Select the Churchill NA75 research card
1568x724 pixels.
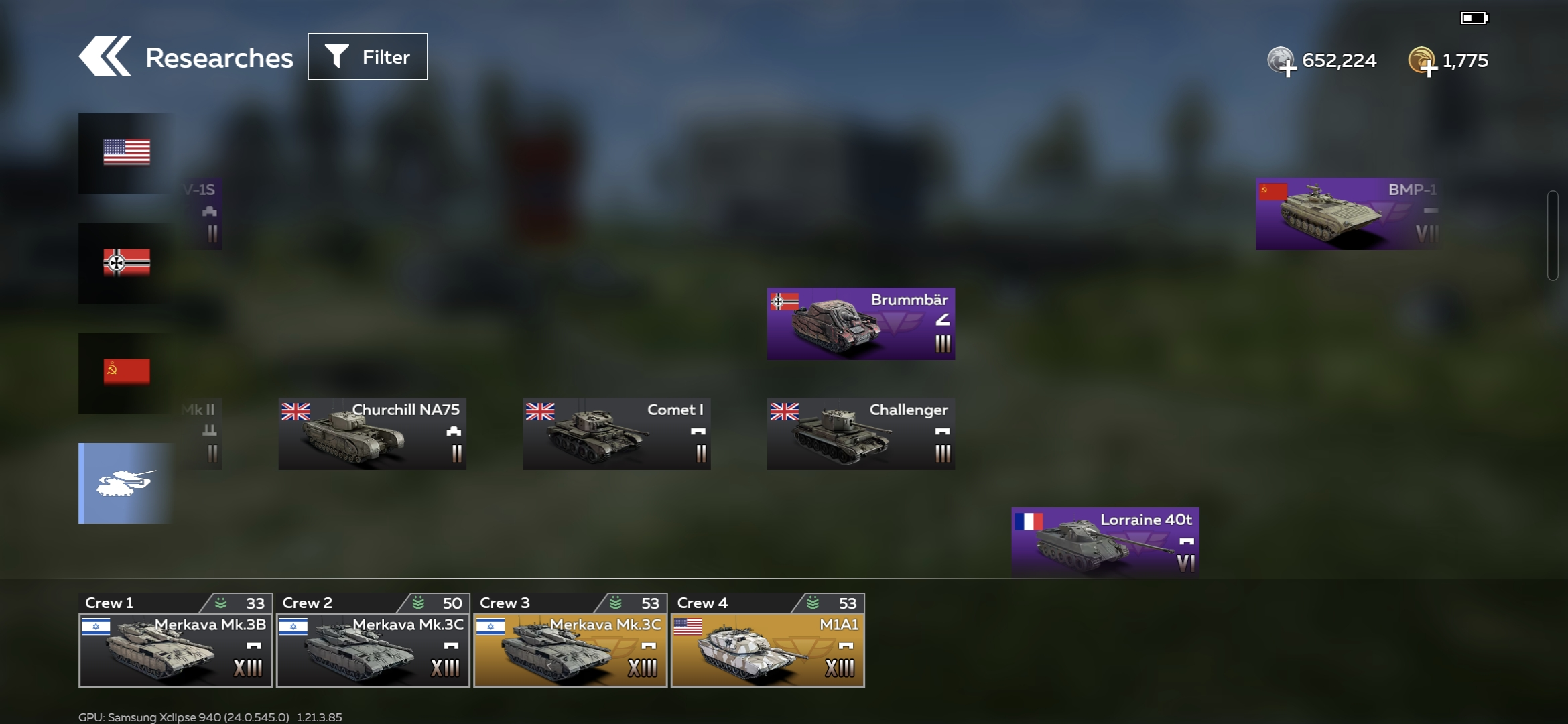[373, 434]
